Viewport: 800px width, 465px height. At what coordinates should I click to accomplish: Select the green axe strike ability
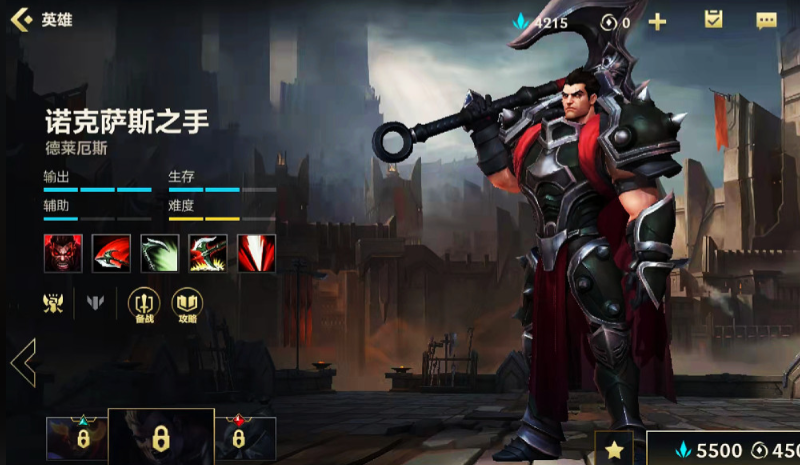160,253
